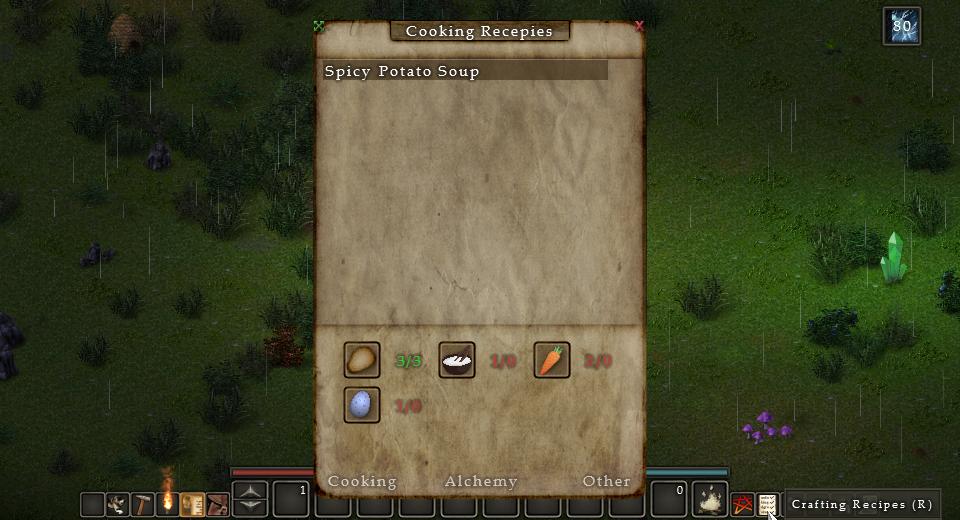Screen dimensions: 960x520
Task: Select the hammer tool icon
Action: pyautogui.click(x=143, y=503)
